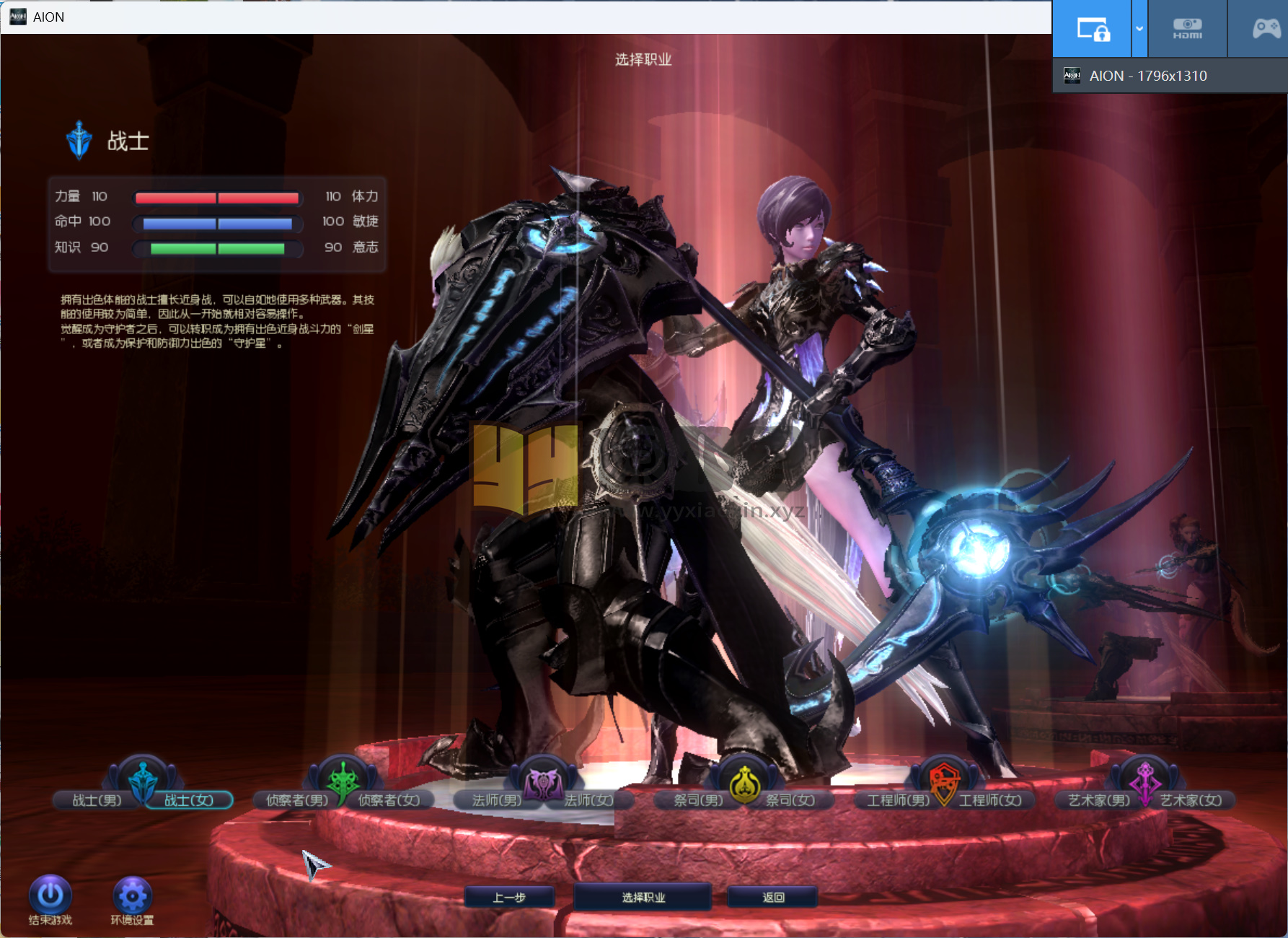This screenshot has height=938, width=1288.
Task: Choose 艺术家(男) male artist class
Action: (1098, 800)
